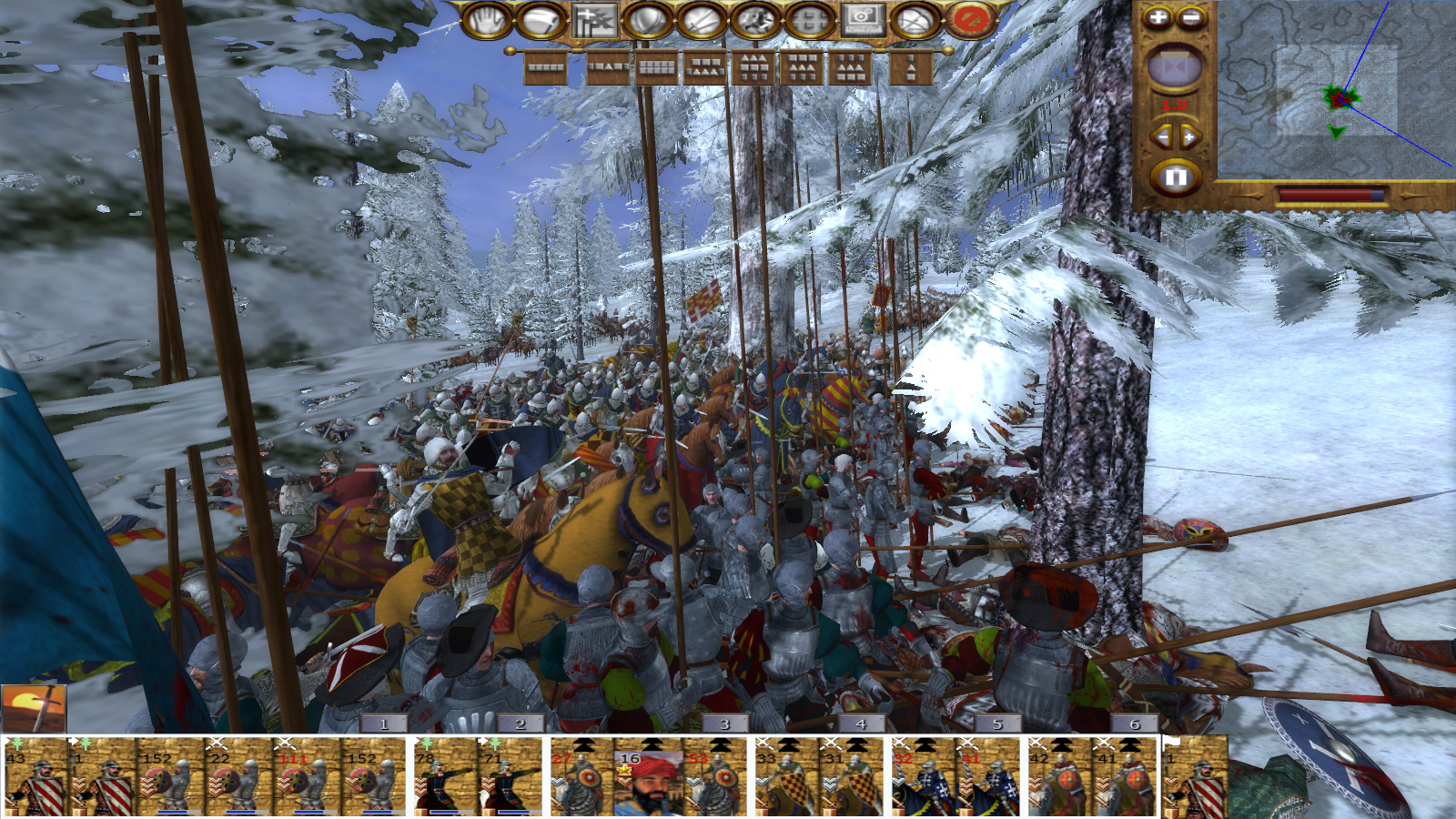Screen dimensions: 1456x819
Task: Choose the single column formation
Action: (911, 68)
